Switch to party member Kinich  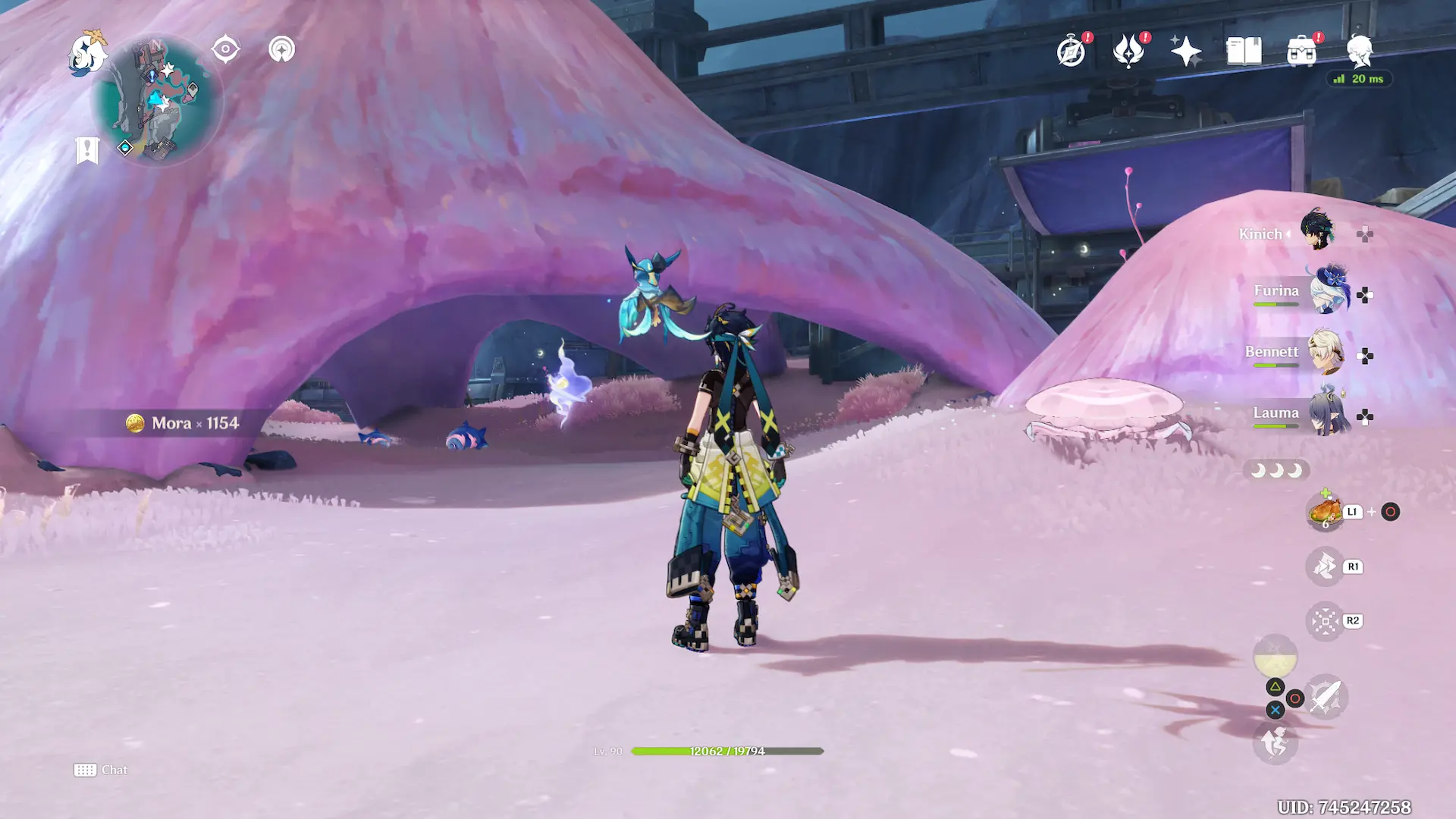[x=1317, y=230]
